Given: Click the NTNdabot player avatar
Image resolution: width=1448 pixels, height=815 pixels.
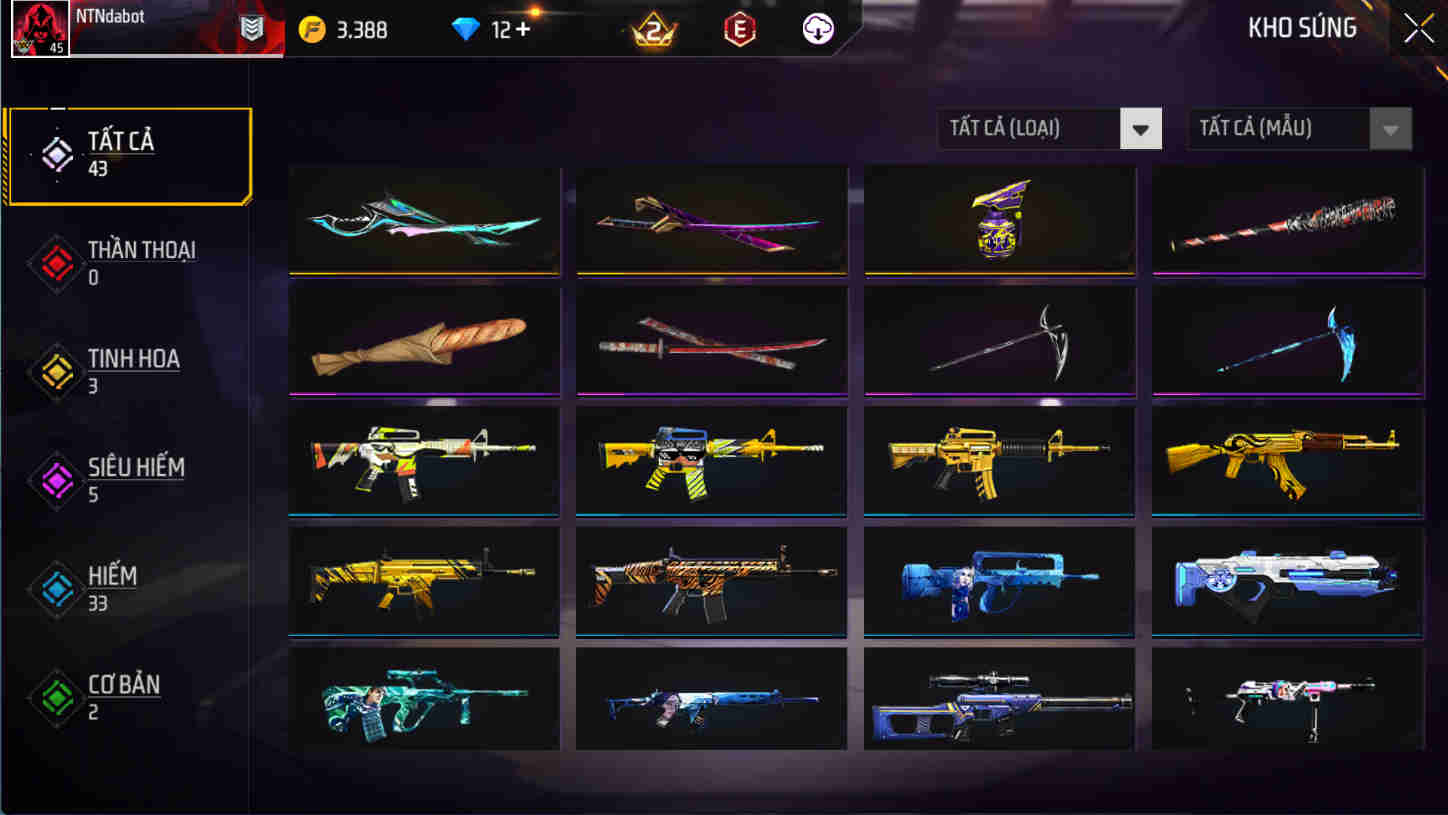Looking at the screenshot, I should pyautogui.click(x=40, y=29).
